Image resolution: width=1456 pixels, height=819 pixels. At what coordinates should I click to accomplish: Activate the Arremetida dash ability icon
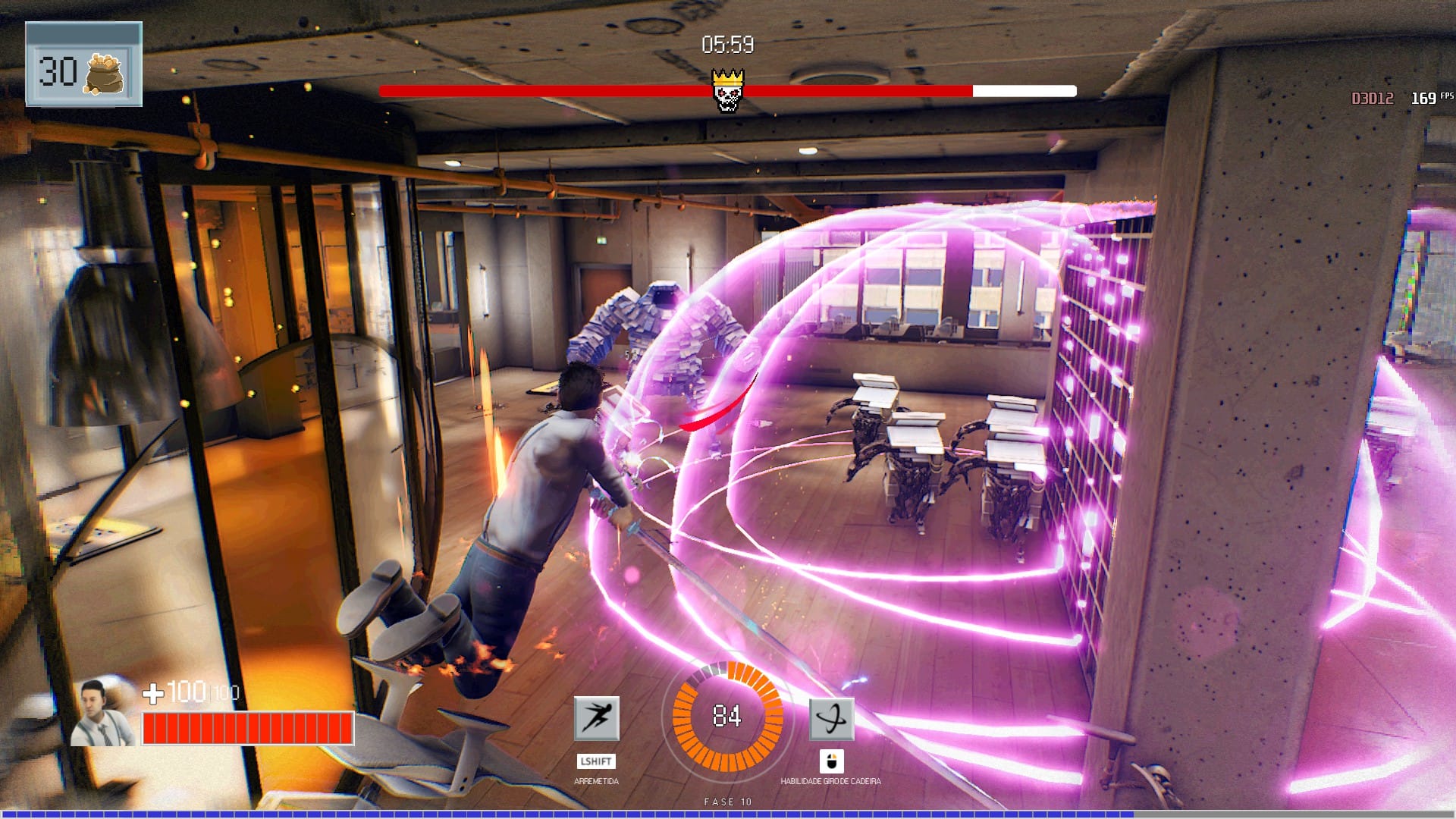click(x=596, y=717)
